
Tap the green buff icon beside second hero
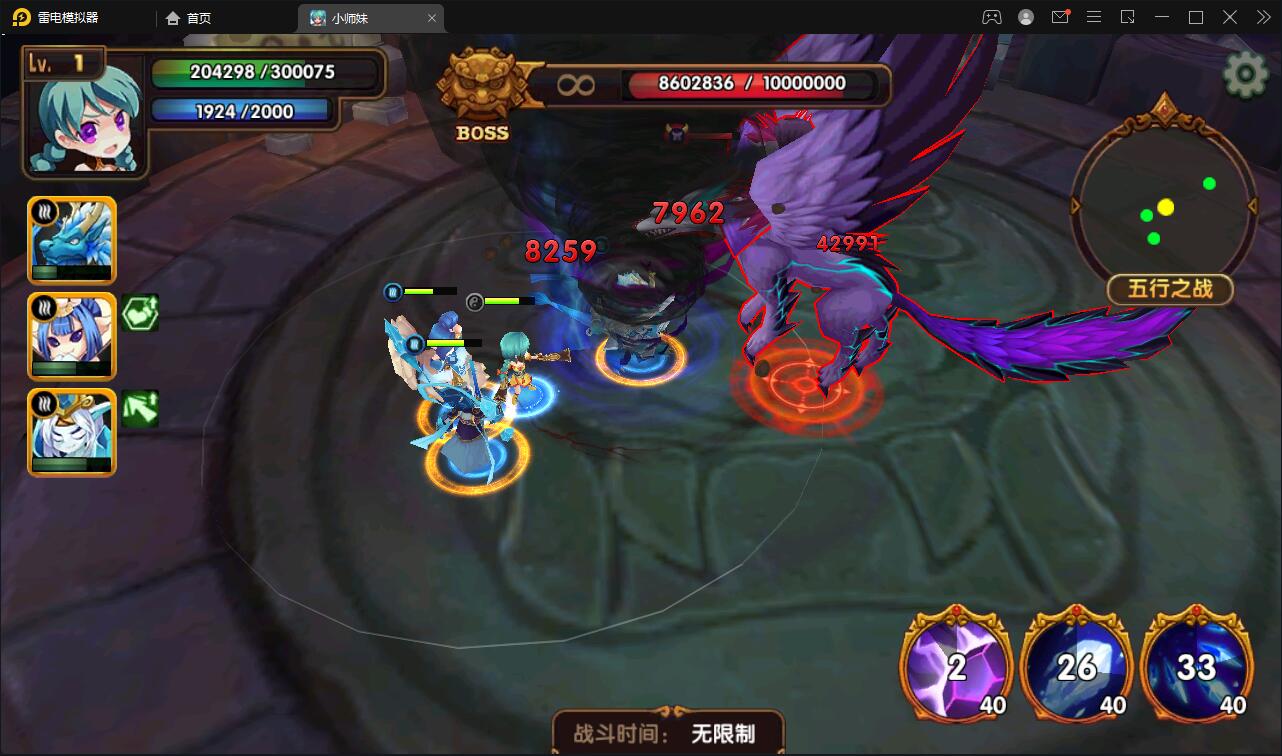pyautogui.click(x=140, y=312)
